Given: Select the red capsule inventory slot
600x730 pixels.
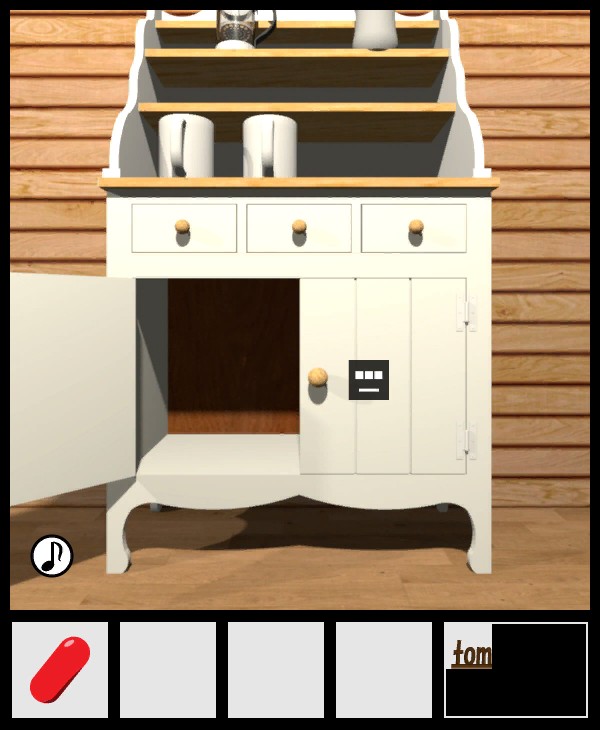Looking at the screenshot, I should (60, 669).
